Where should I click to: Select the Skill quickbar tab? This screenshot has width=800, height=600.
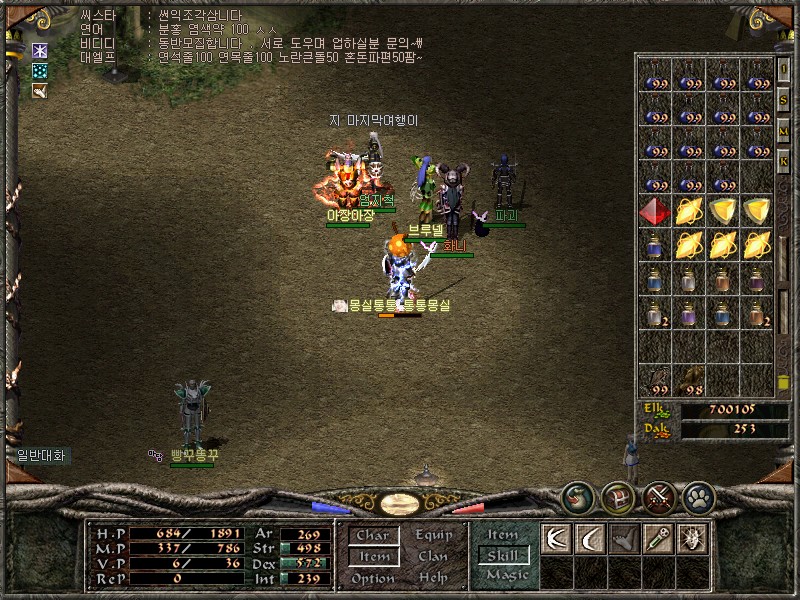point(502,555)
